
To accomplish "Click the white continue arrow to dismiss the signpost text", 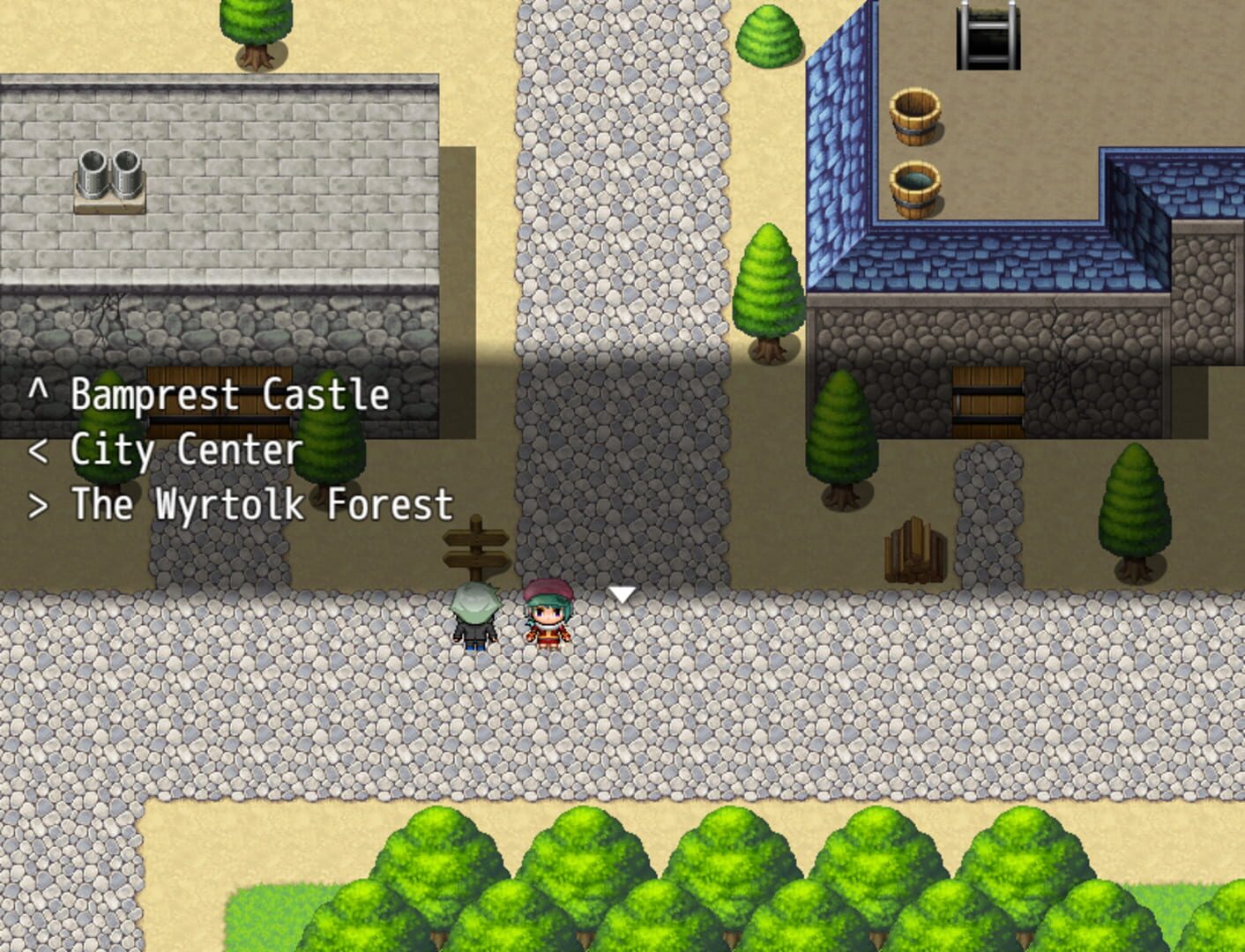I will 622,595.
